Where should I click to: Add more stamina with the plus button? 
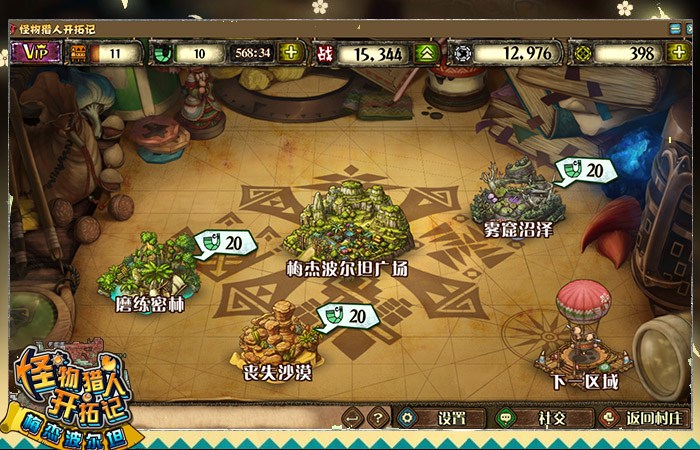291,53
